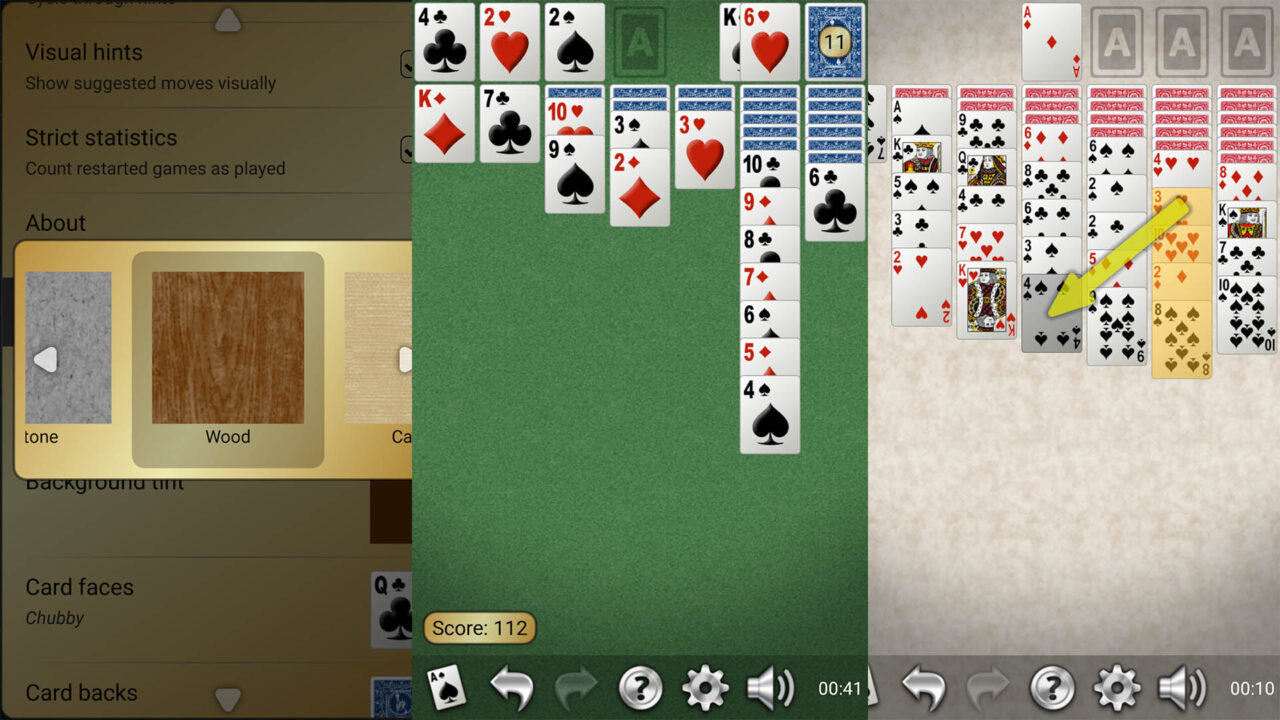The image size is (1280, 720).
Task: Show the next background texture with the right arrow
Action: point(406,357)
